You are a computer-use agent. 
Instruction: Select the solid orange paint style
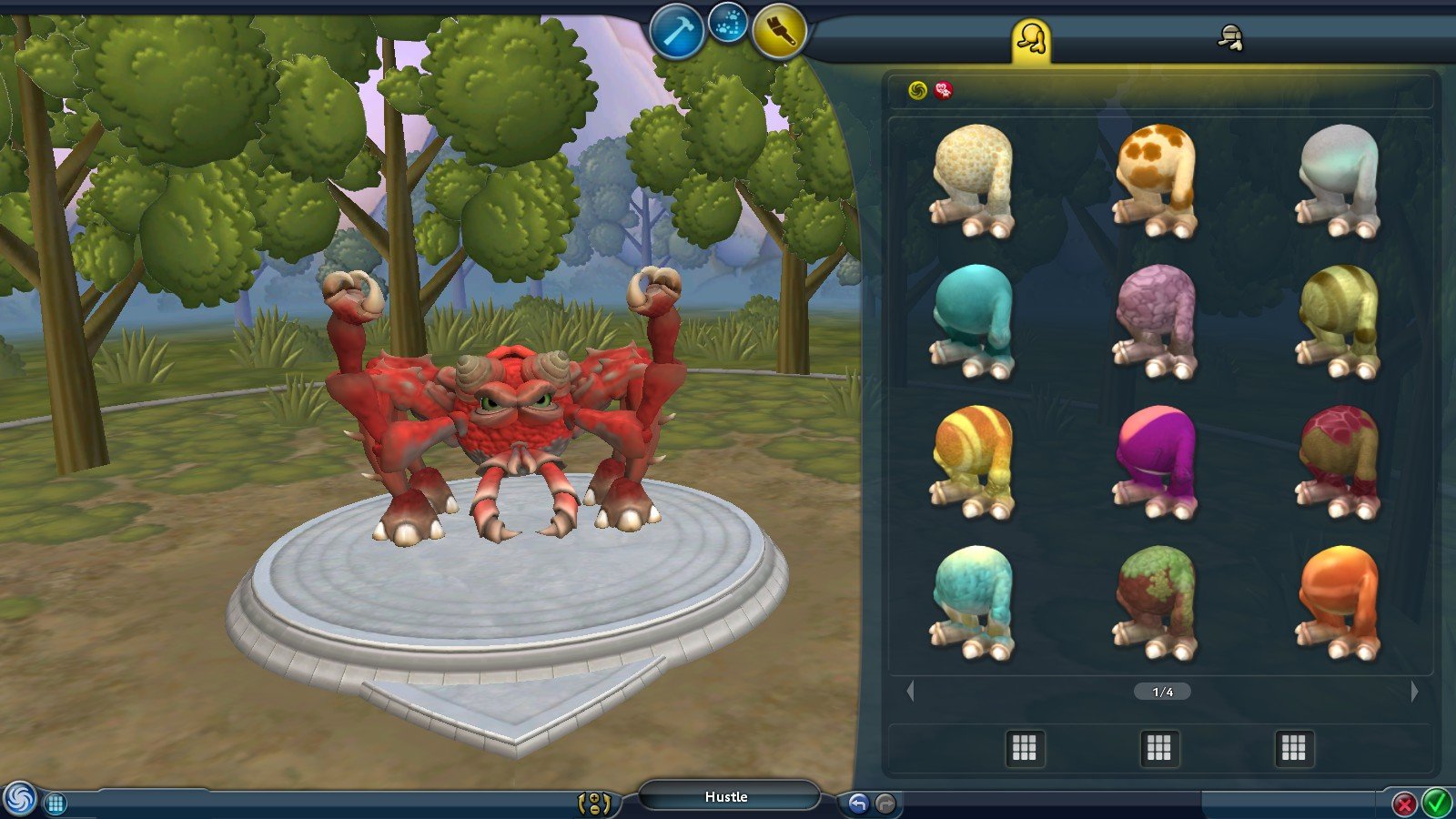(1338, 602)
